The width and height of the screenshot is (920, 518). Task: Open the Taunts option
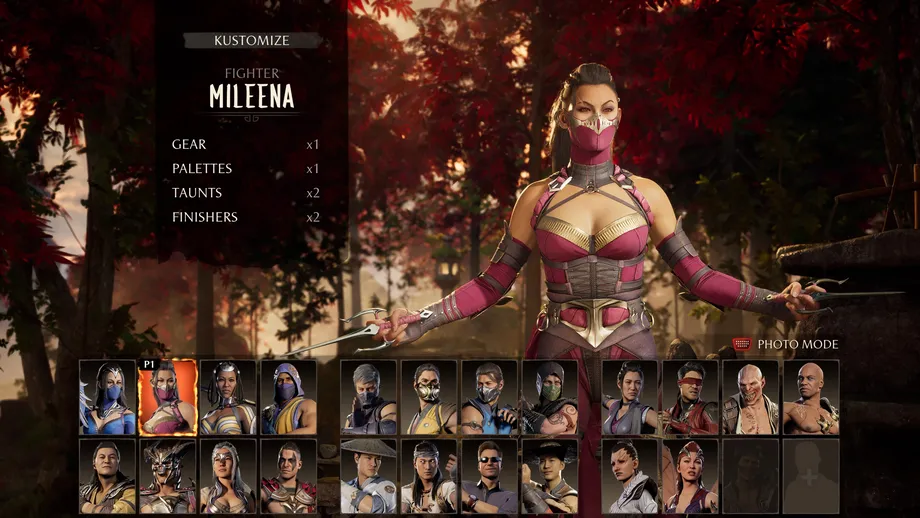(x=197, y=193)
